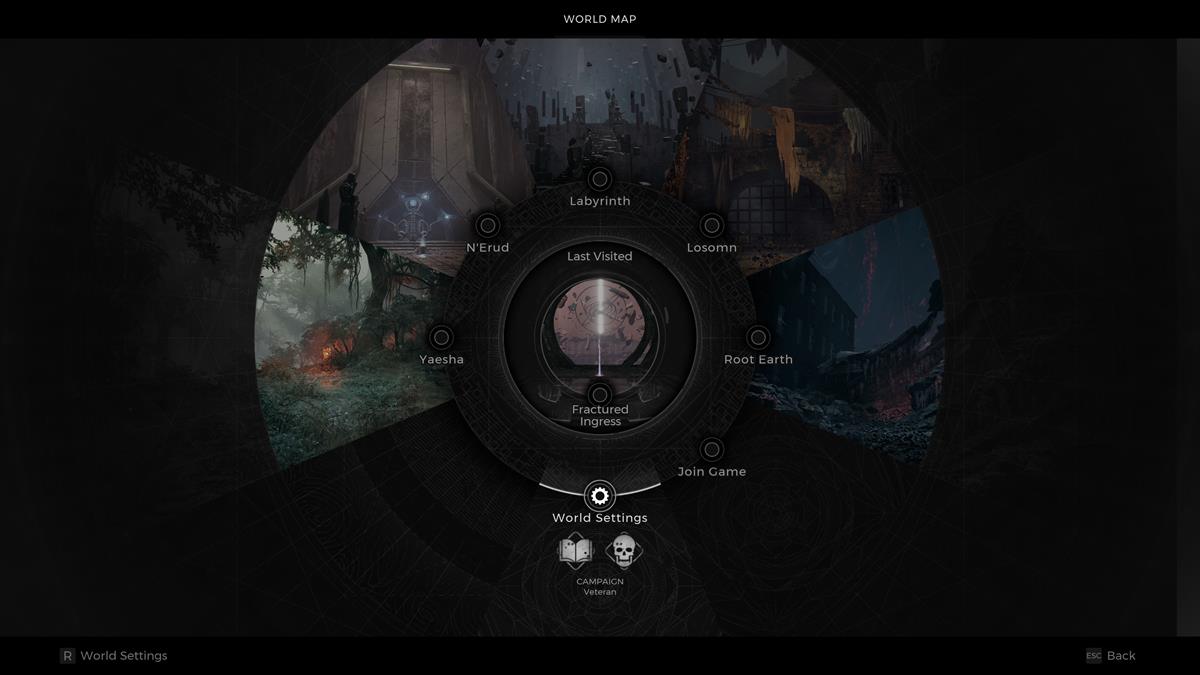Viewport: 1200px width, 675px height.
Task: Choose the N'Erud destination
Action: point(488,225)
